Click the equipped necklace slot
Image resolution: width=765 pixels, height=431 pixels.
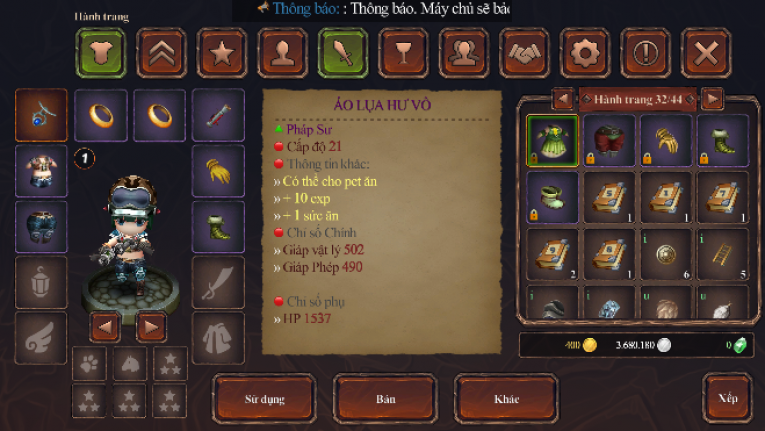(x=42, y=115)
